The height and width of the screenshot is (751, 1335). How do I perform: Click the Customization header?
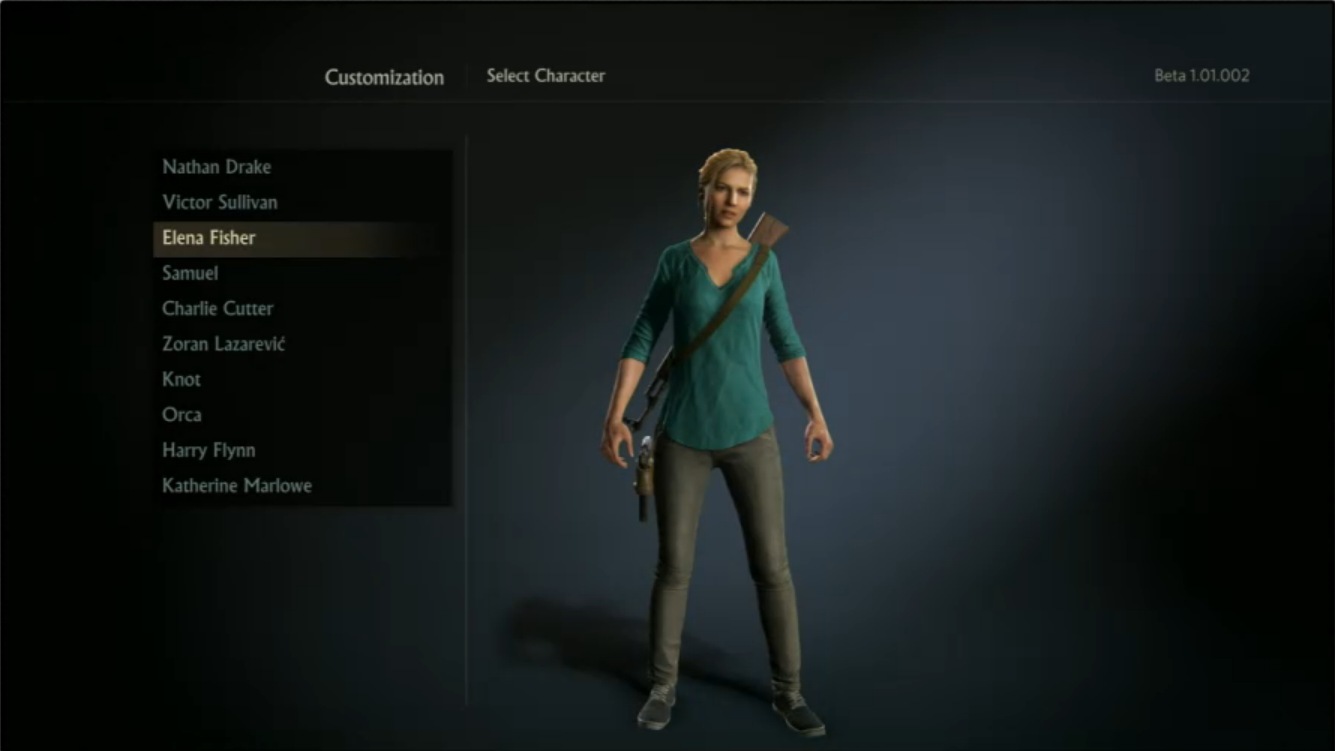384,77
